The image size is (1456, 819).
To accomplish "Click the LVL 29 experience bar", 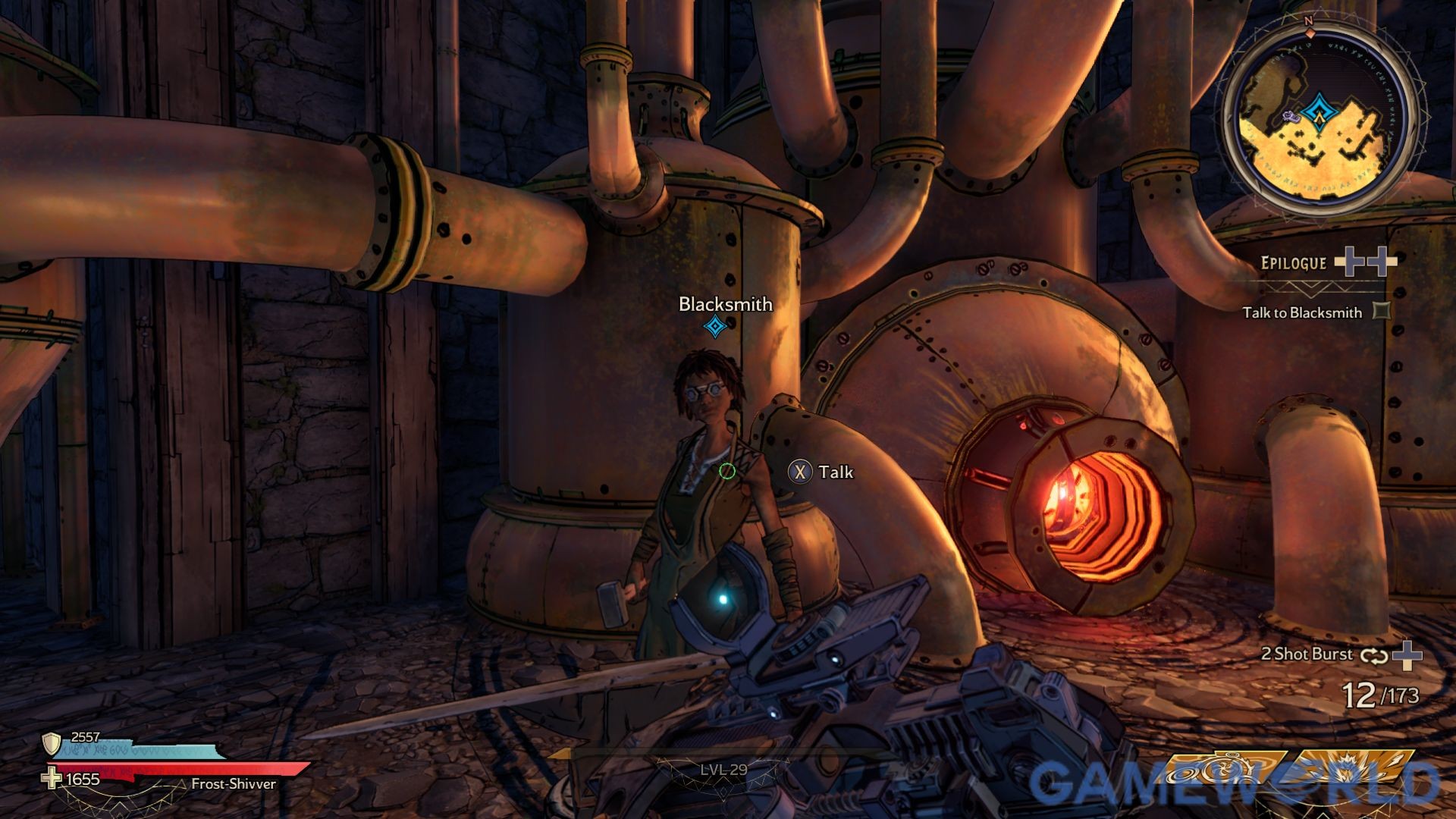I will (723, 770).
